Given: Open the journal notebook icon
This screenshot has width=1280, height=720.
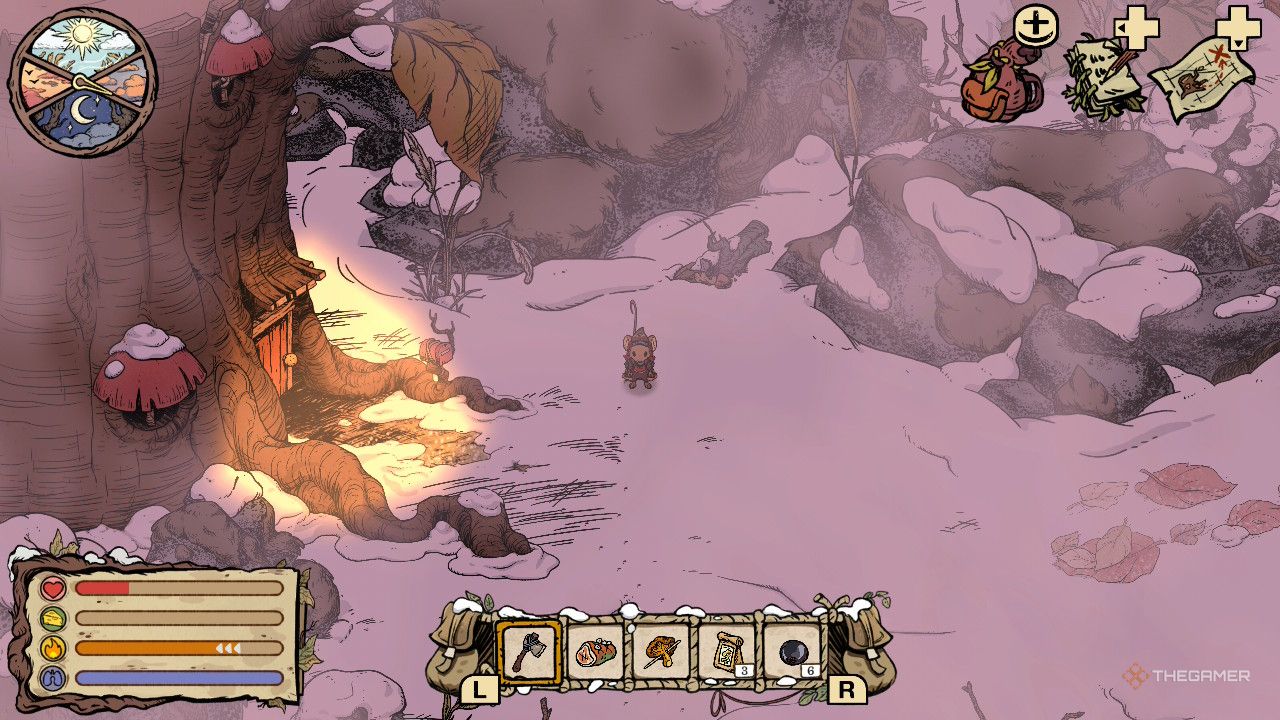Looking at the screenshot, I should click(x=1105, y=76).
